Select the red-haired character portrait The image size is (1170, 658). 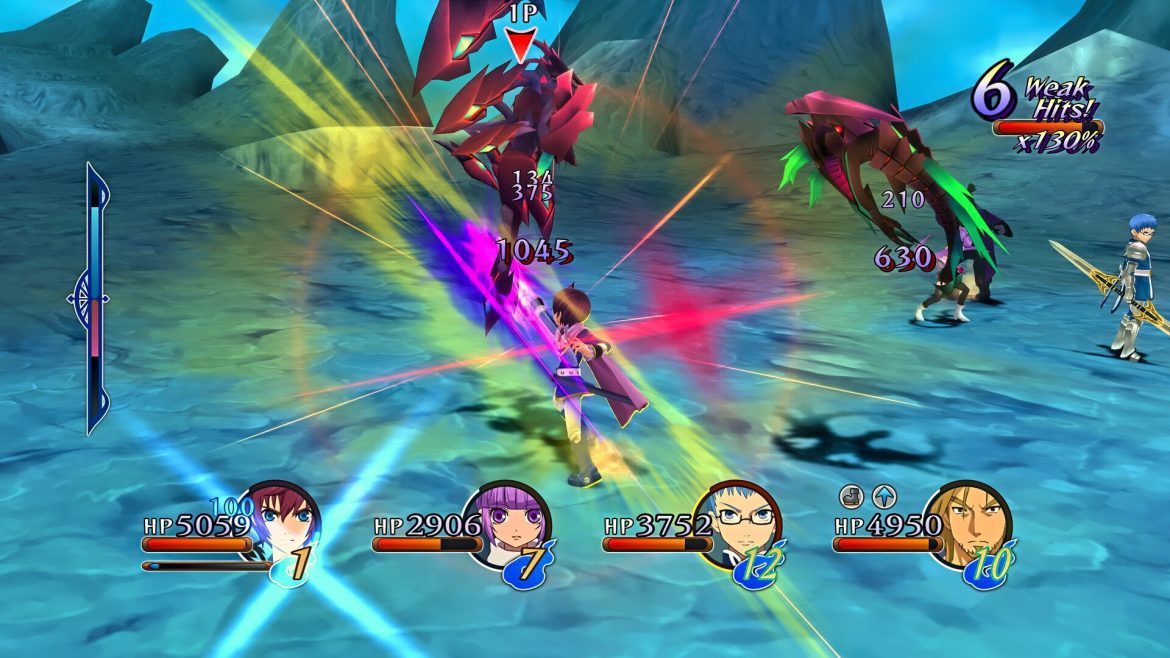tap(286, 522)
